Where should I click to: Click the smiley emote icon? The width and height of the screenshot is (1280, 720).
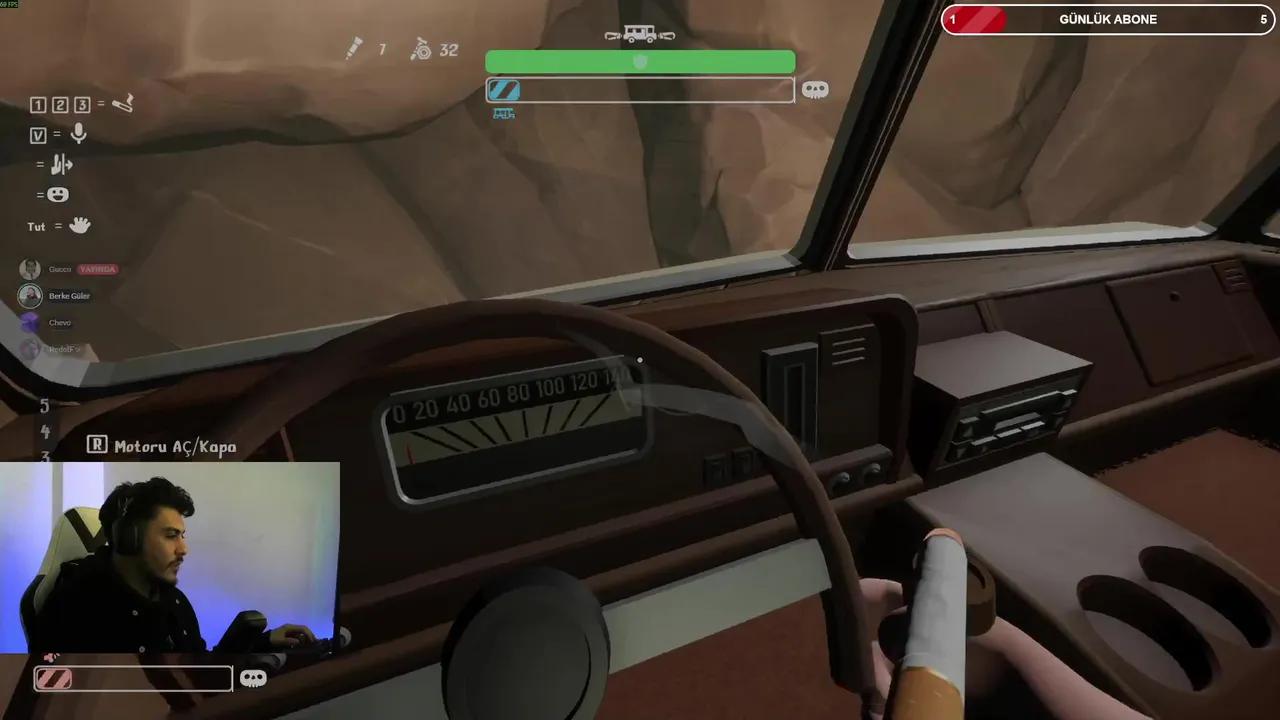coord(58,194)
